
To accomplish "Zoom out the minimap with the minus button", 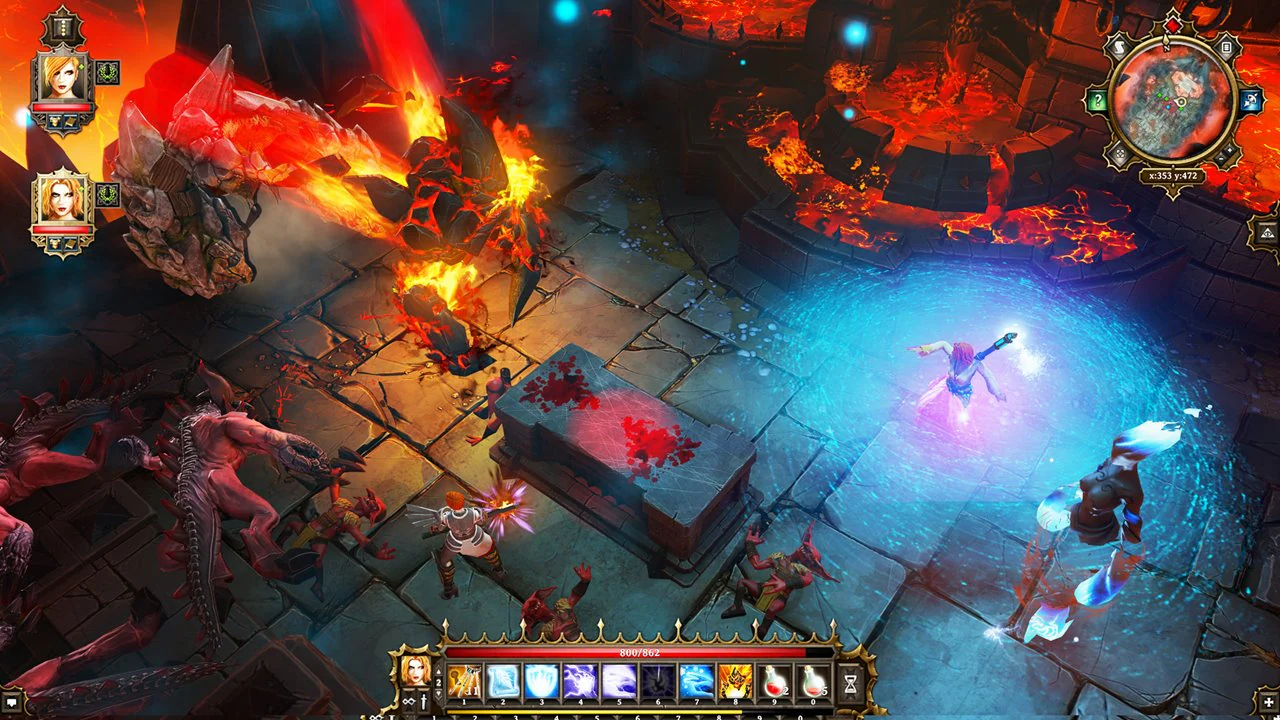I will coord(1219,158).
